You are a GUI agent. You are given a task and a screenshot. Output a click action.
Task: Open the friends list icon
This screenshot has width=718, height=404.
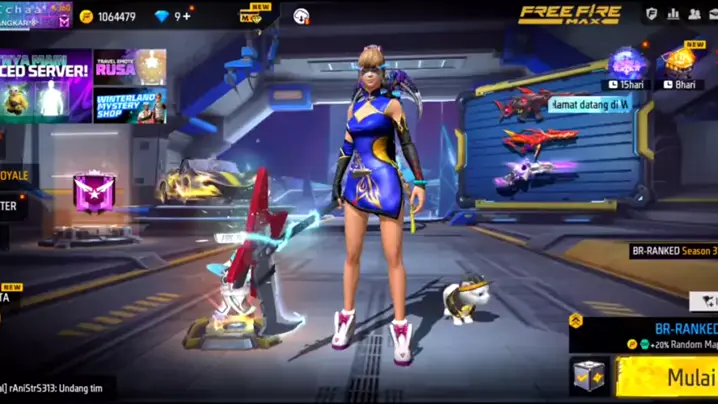(695, 14)
